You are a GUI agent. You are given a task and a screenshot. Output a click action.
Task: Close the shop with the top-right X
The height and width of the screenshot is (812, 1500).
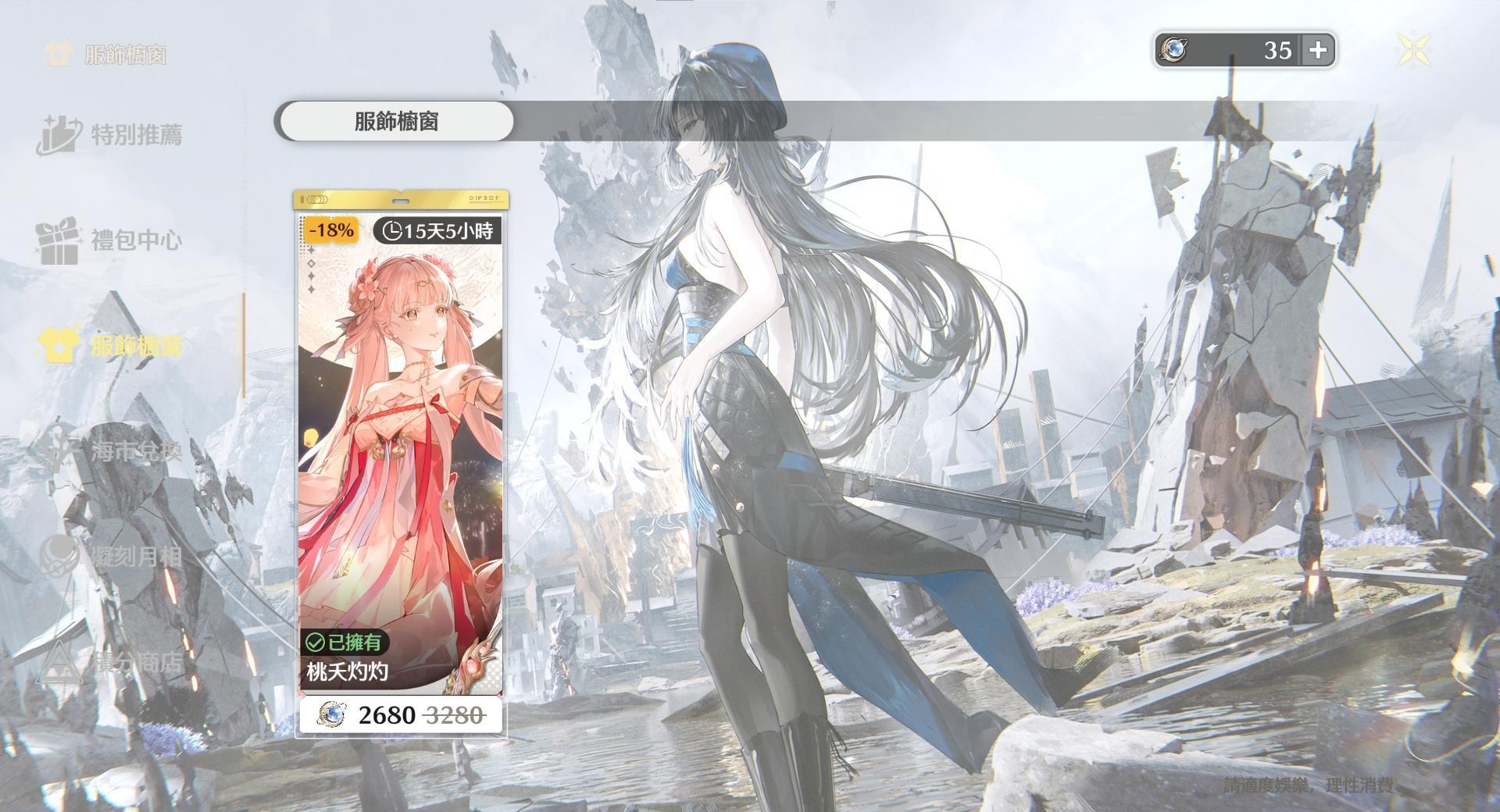click(1413, 49)
